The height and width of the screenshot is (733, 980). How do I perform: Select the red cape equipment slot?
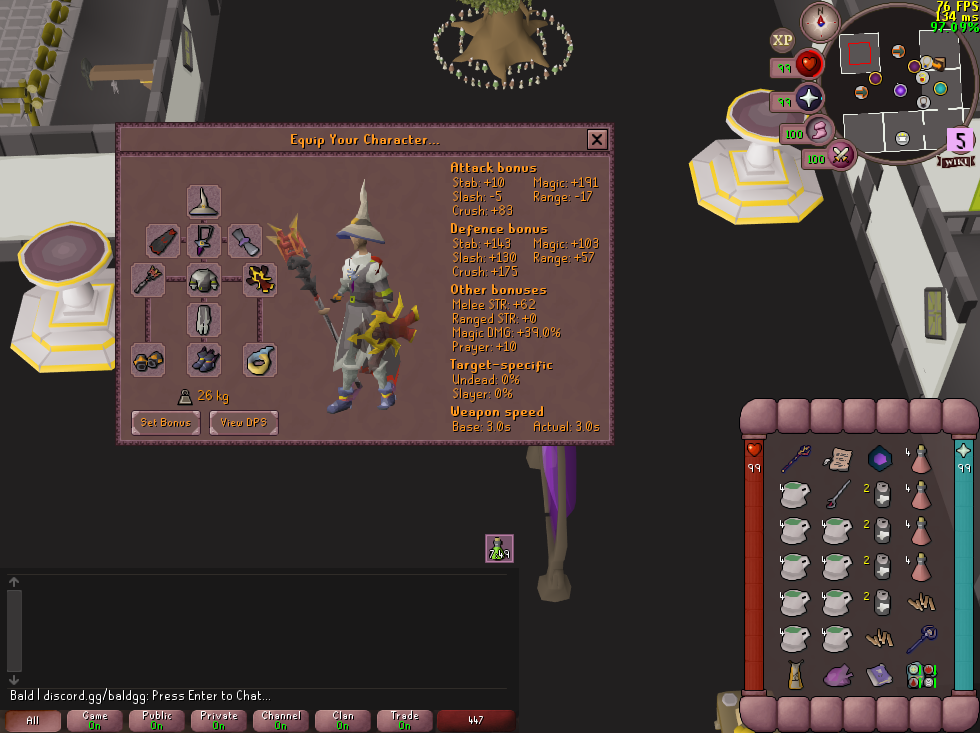click(163, 240)
